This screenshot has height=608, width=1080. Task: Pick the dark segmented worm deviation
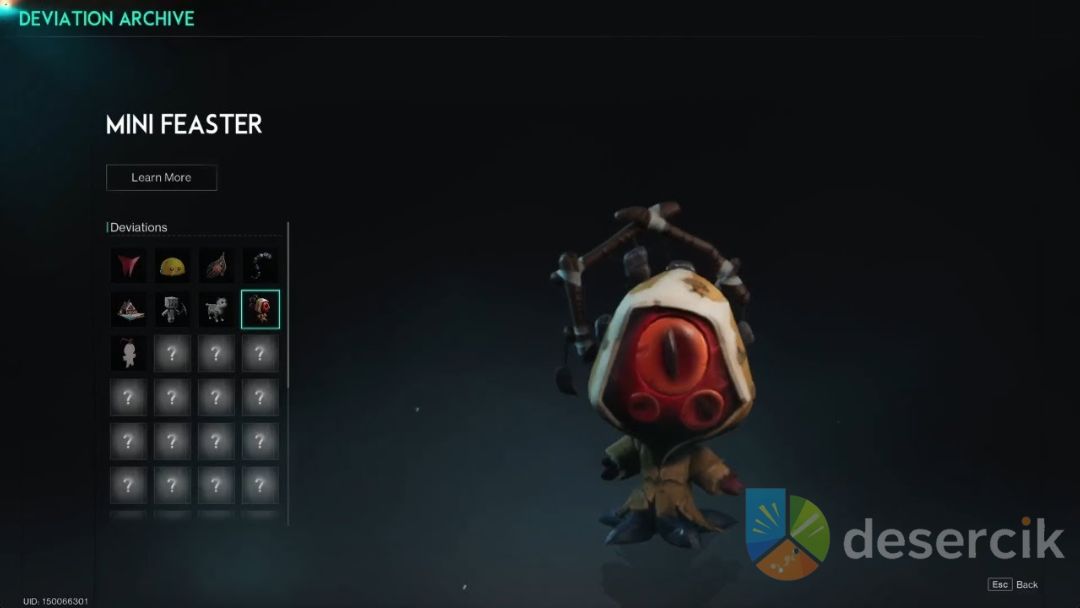pyautogui.click(x=260, y=266)
